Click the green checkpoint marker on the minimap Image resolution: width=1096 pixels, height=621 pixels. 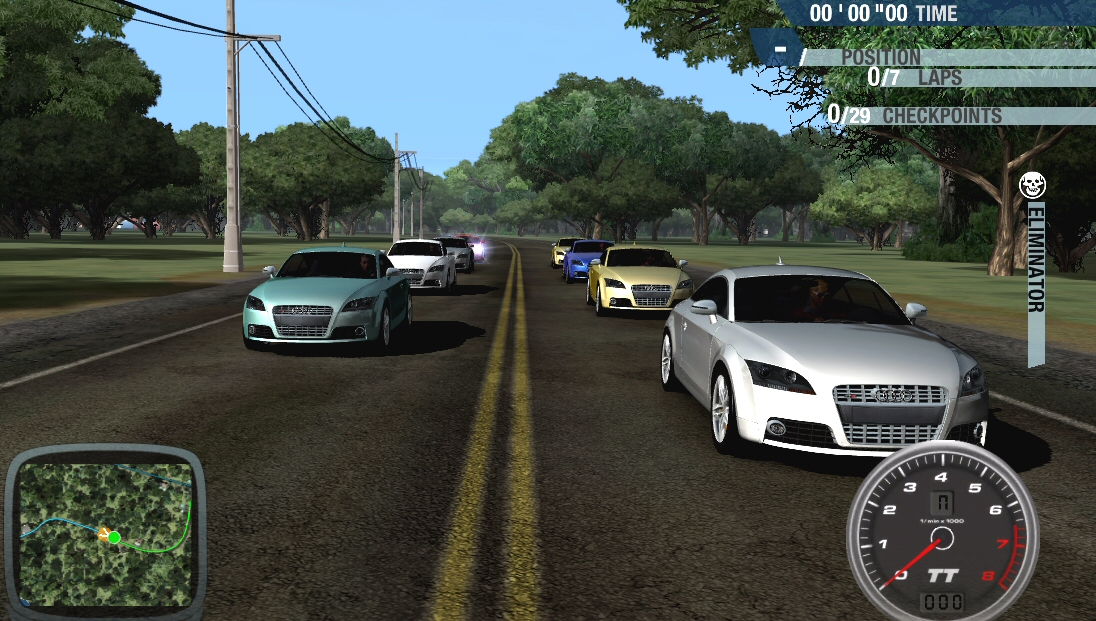click(115, 538)
